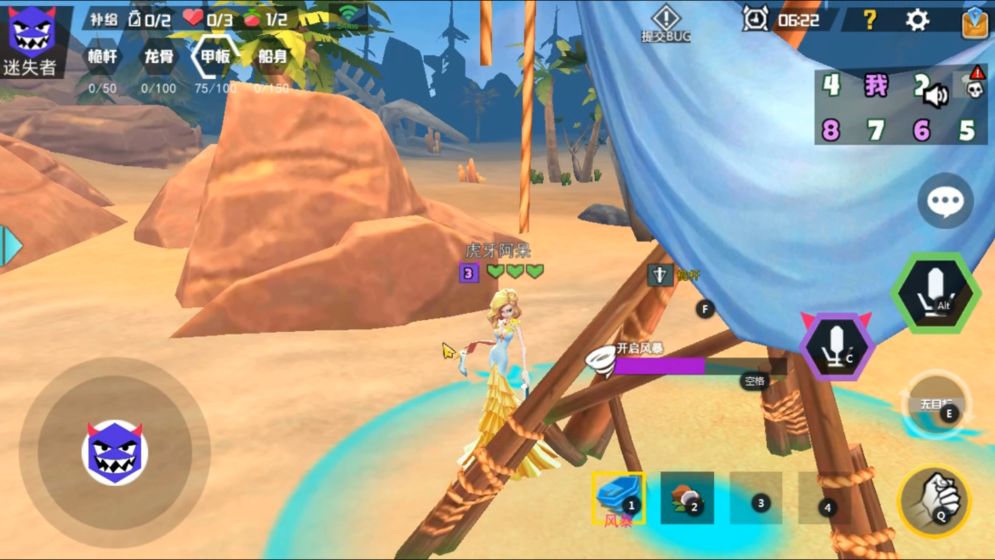The image size is (995, 560).
Task: Open the settings gear menu
Action: point(917,20)
